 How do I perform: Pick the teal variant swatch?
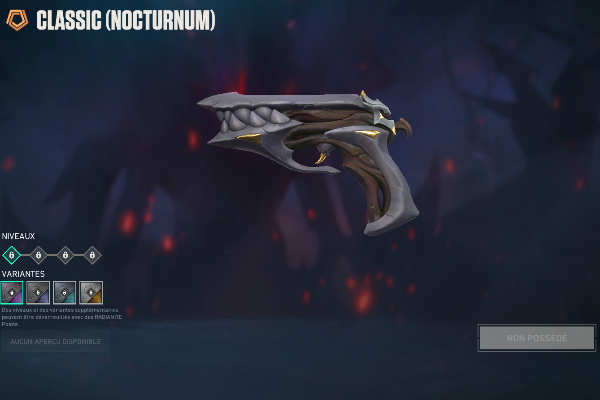coord(64,292)
